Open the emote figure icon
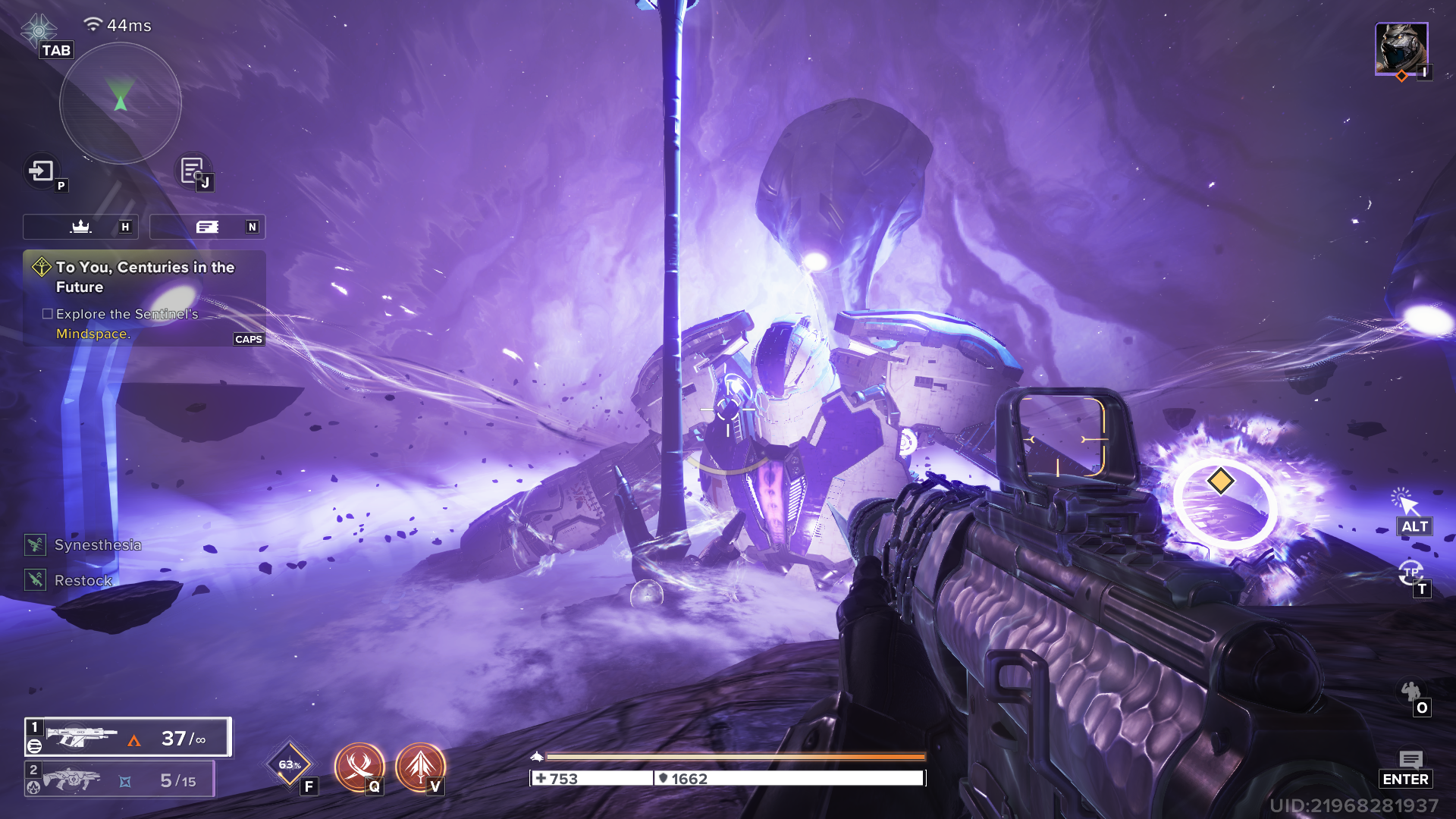Image resolution: width=1456 pixels, height=819 pixels. [x=1410, y=692]
